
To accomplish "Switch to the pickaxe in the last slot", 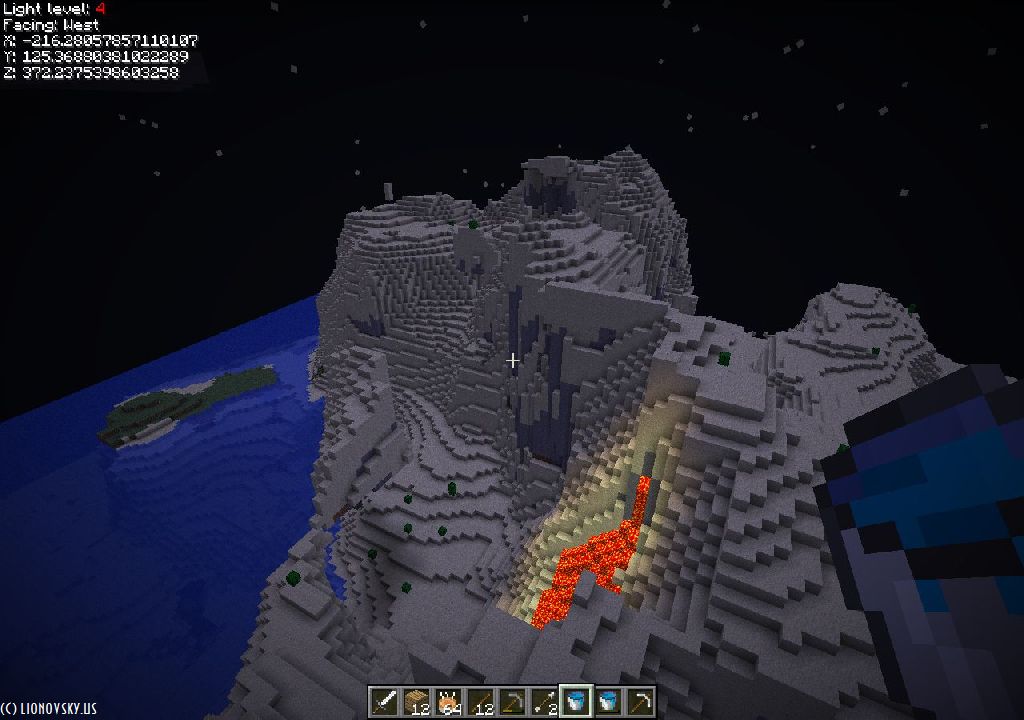I will 640,701.
